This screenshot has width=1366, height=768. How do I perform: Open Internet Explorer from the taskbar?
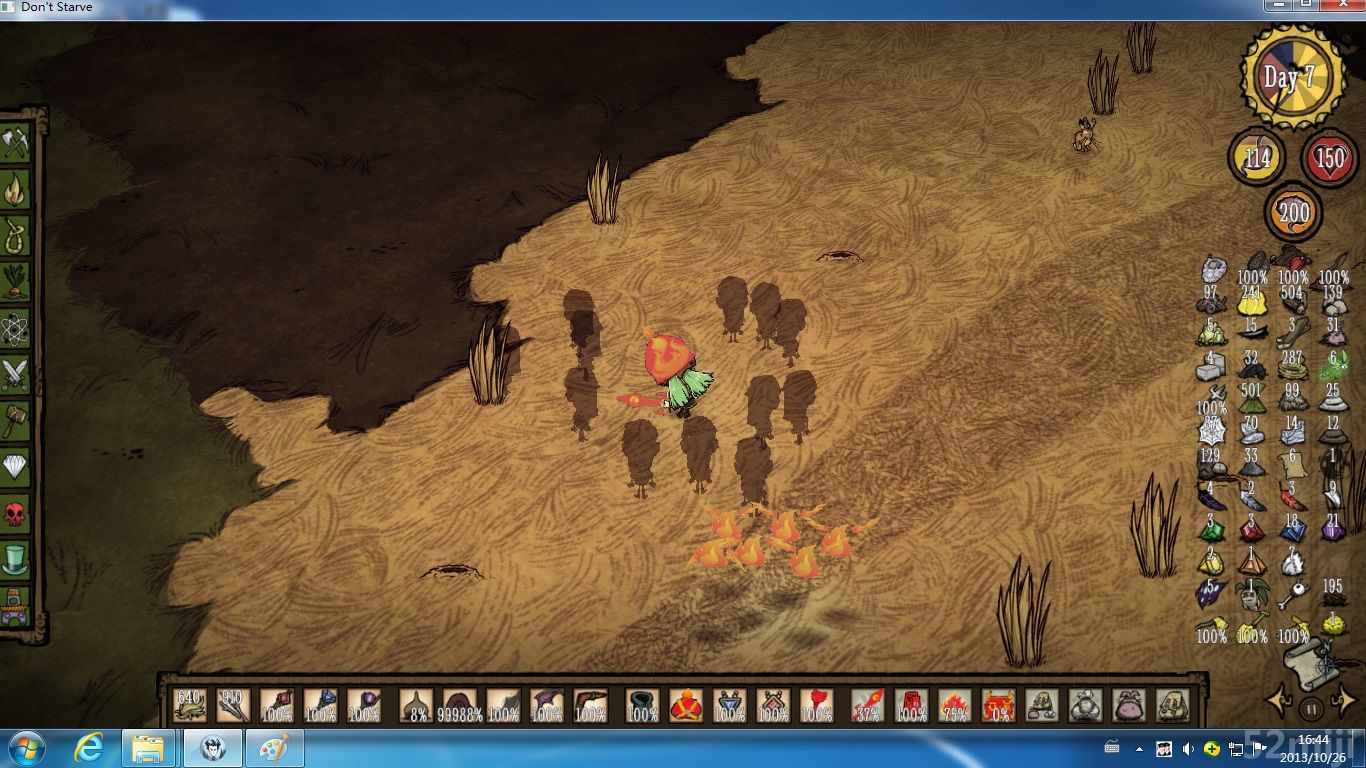(x=90, y=748)
